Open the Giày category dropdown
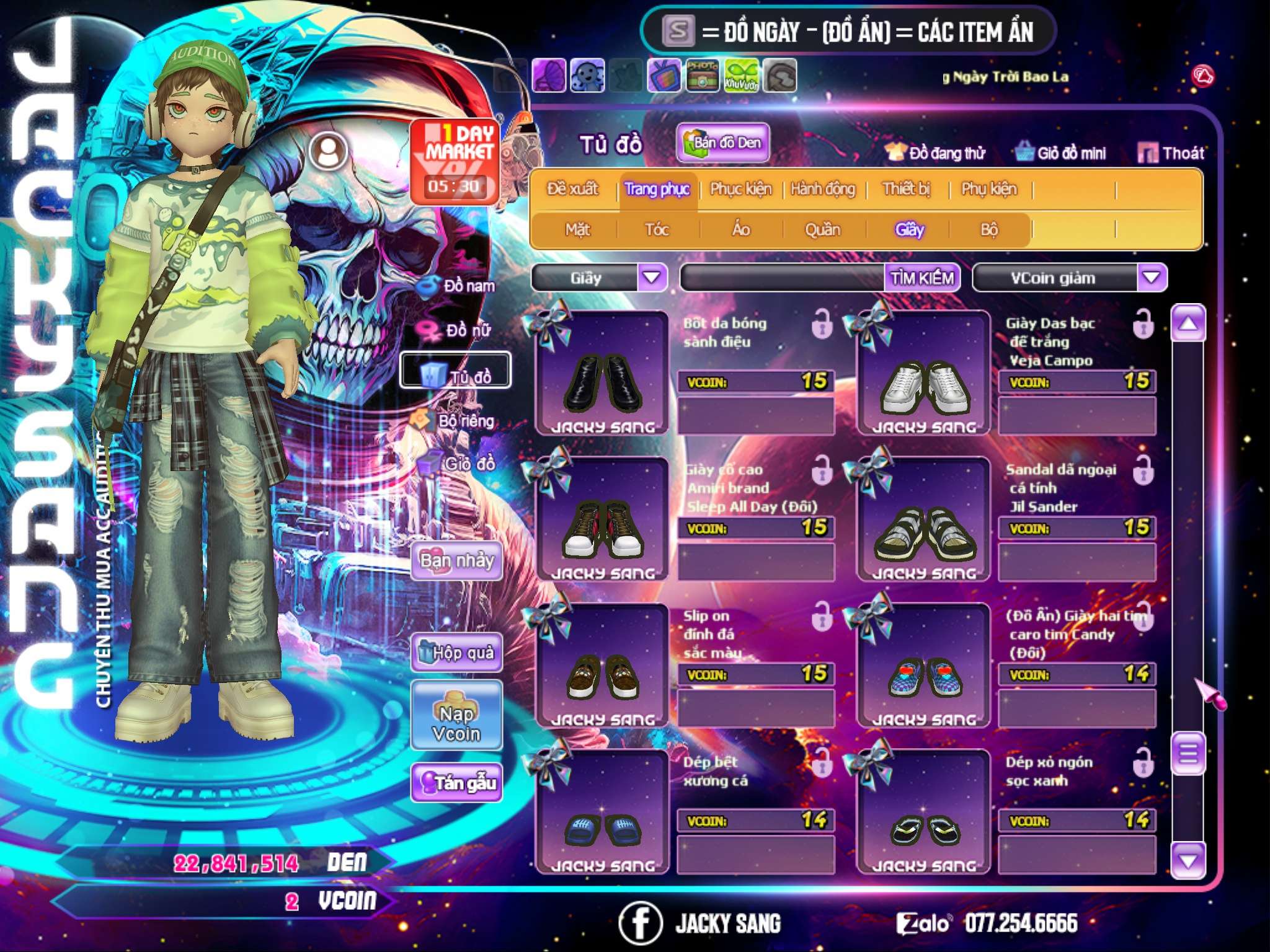Screen dimensions: 1270x952 652,278
